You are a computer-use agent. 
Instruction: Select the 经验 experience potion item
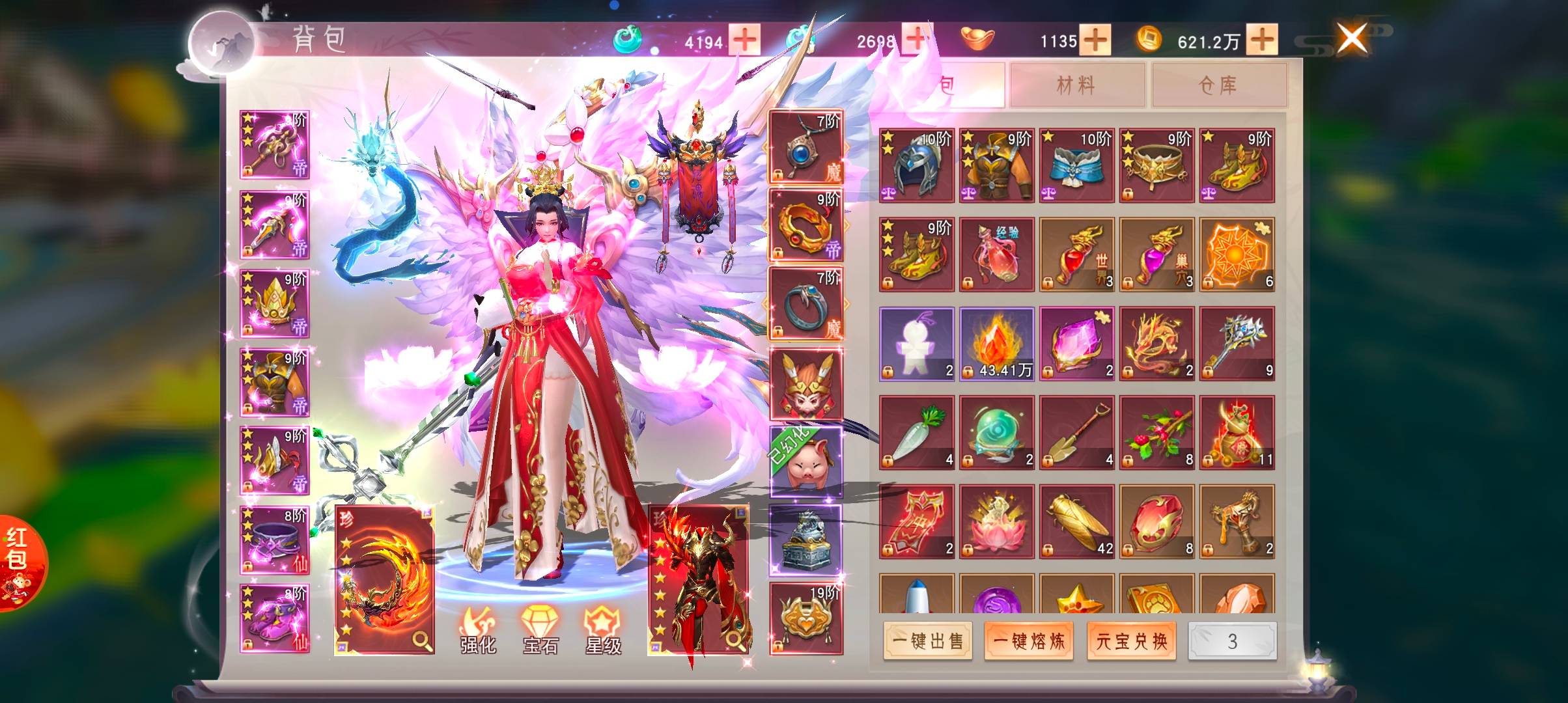click(996, 255)
